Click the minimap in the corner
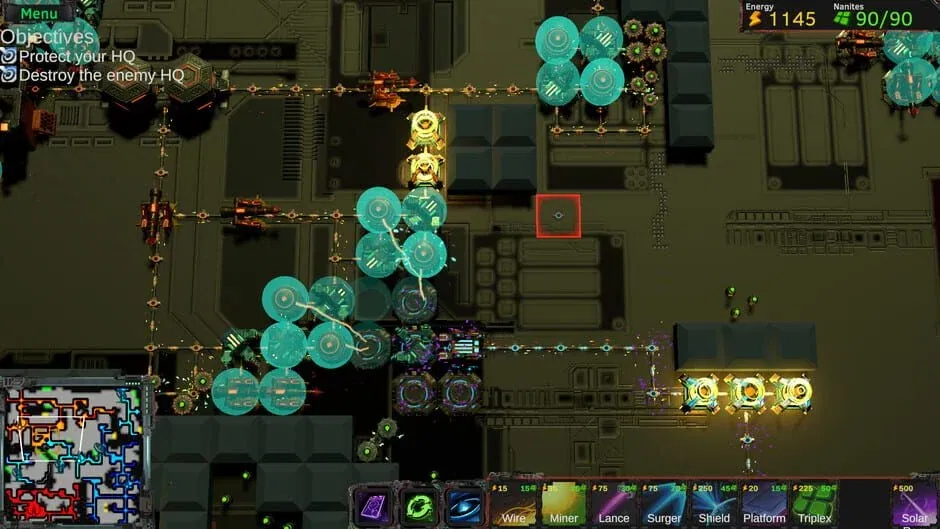940x529 pixels. (x=72, y=451)
